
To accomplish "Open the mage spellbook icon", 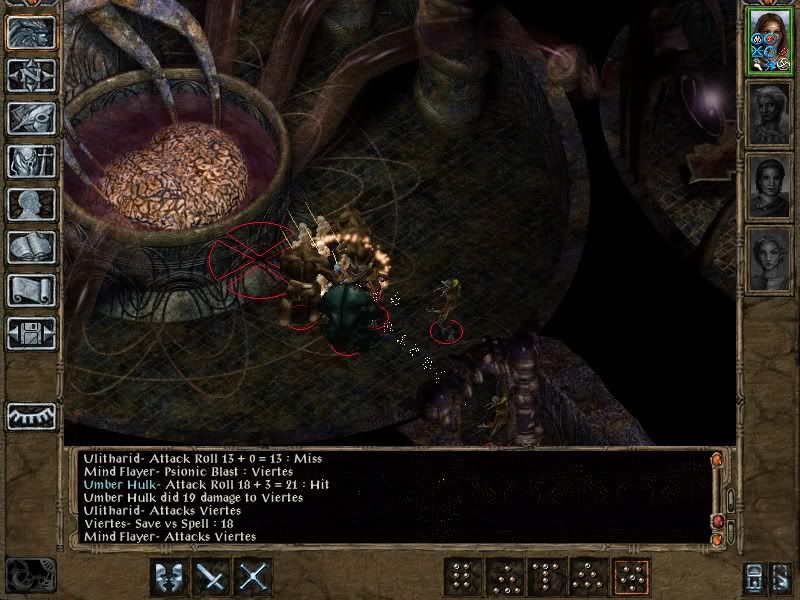I will (31, 247).
